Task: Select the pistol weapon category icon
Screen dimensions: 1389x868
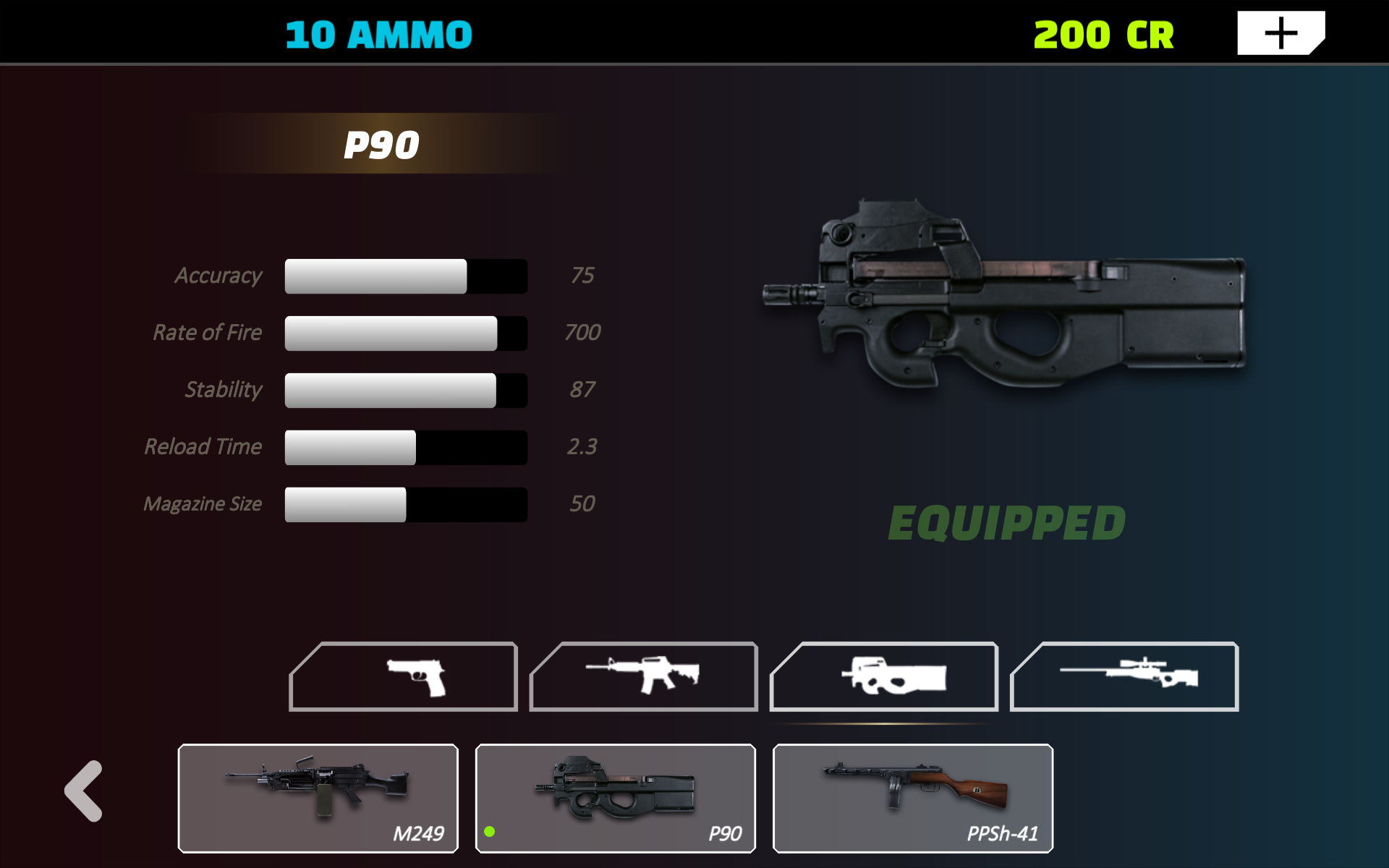Action: 403,677
